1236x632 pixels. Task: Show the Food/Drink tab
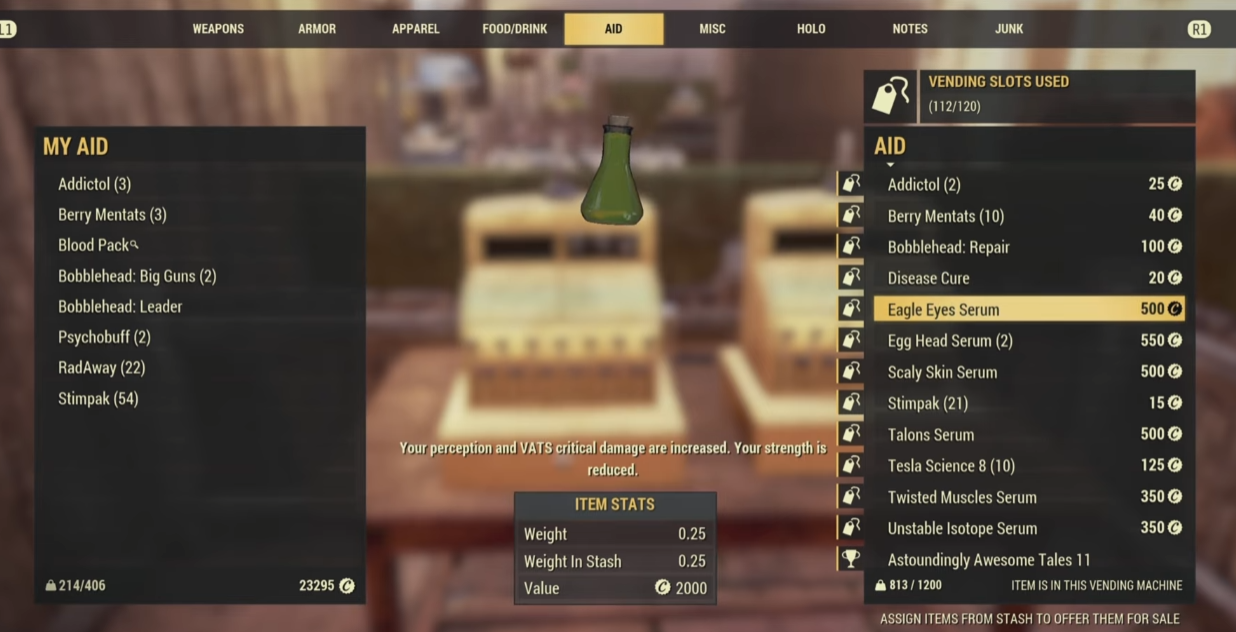[514, 29]
